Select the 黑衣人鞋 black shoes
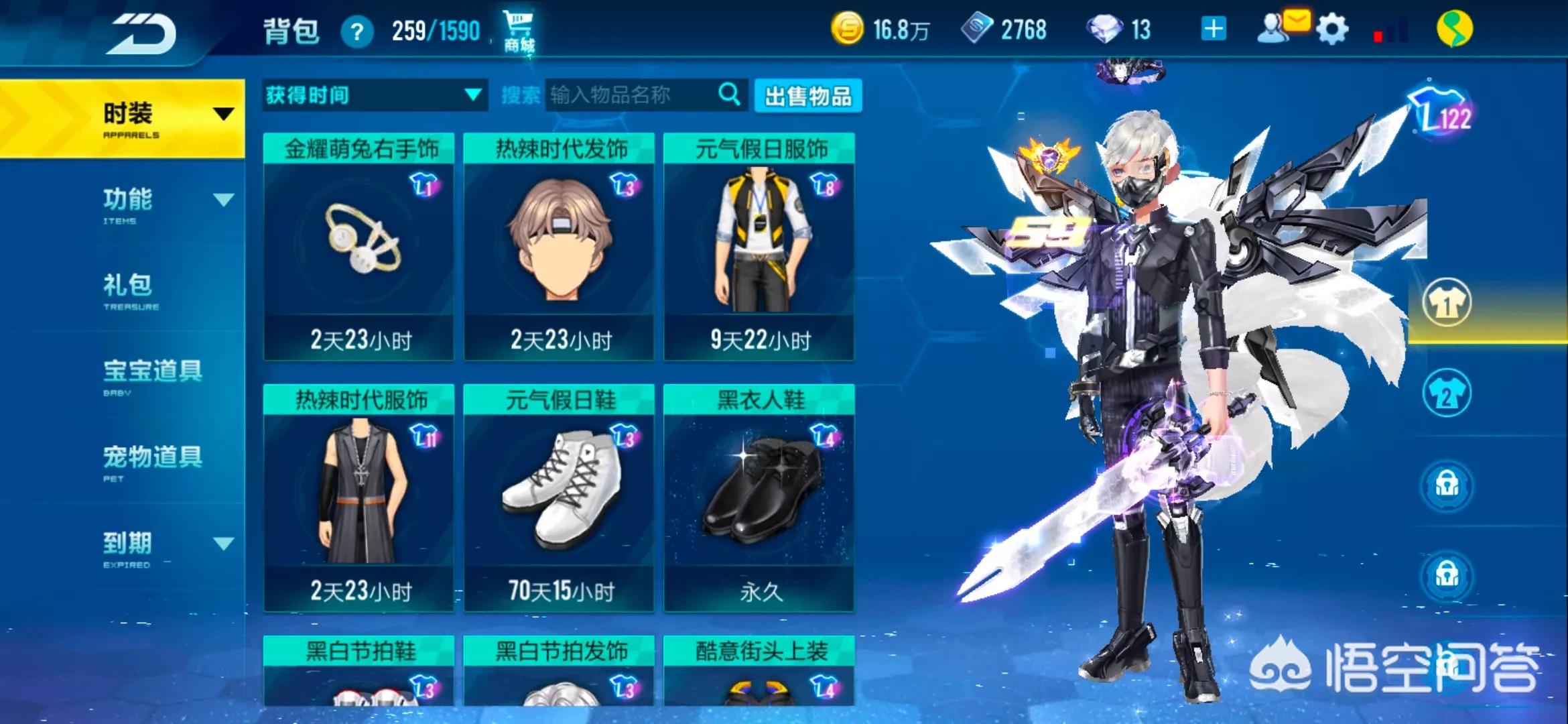1568x724 pixels. tap(759, 497)
